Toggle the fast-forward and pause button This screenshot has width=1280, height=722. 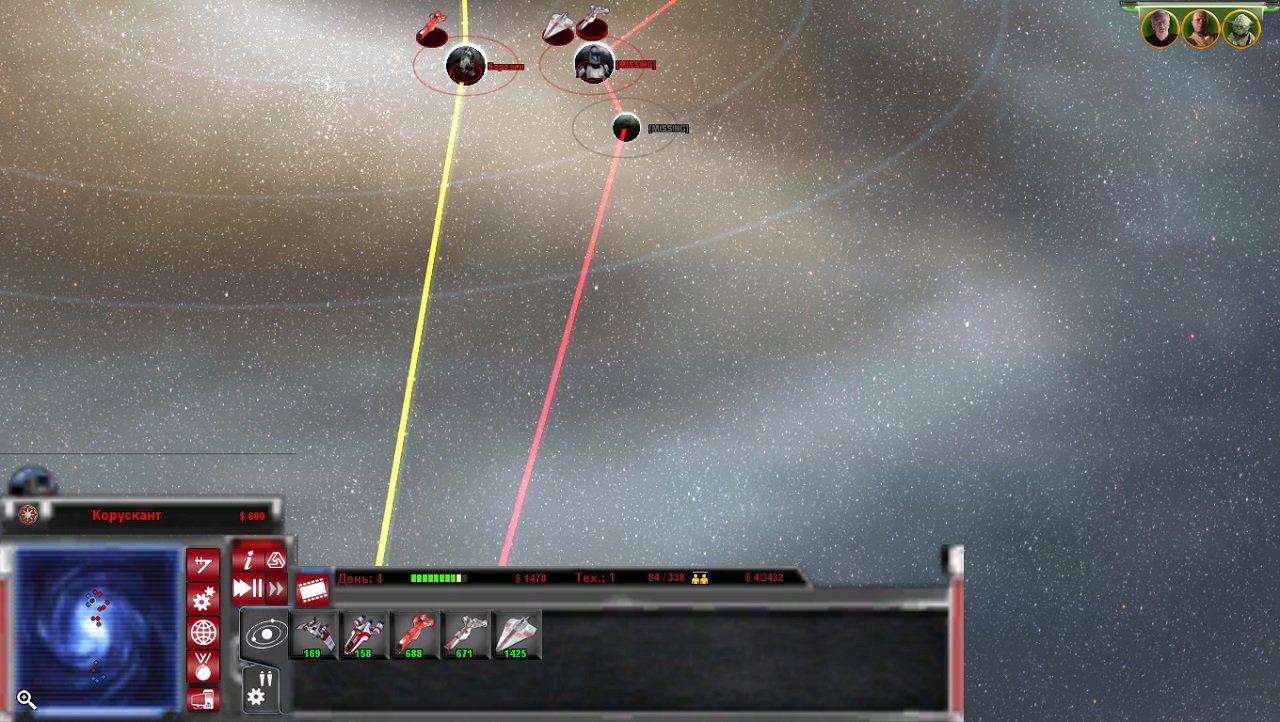247,588
